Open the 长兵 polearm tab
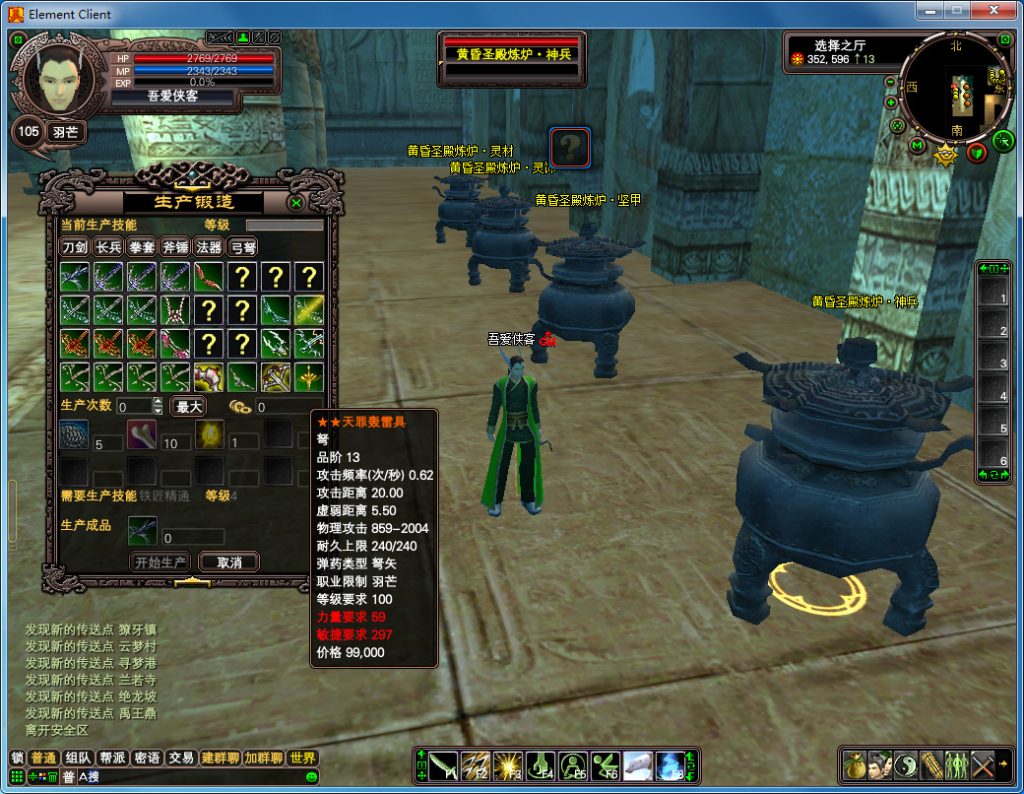This screenshot has height=794, width=1024. point(109,247)
